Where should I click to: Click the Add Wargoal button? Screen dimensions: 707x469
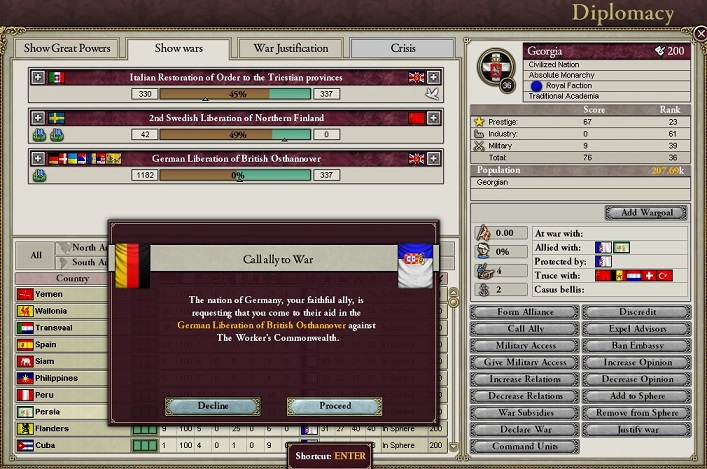point(645,213)
